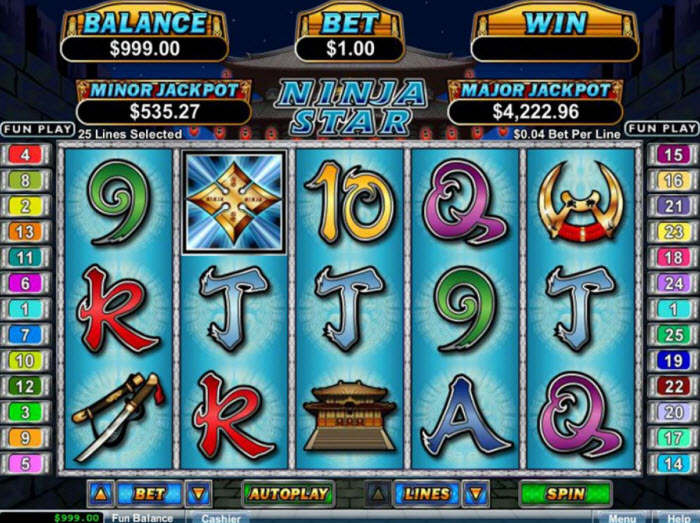Increase the bet with the up arrow
700x523 pixels.
pyautogui.click(x=99, y=494)
